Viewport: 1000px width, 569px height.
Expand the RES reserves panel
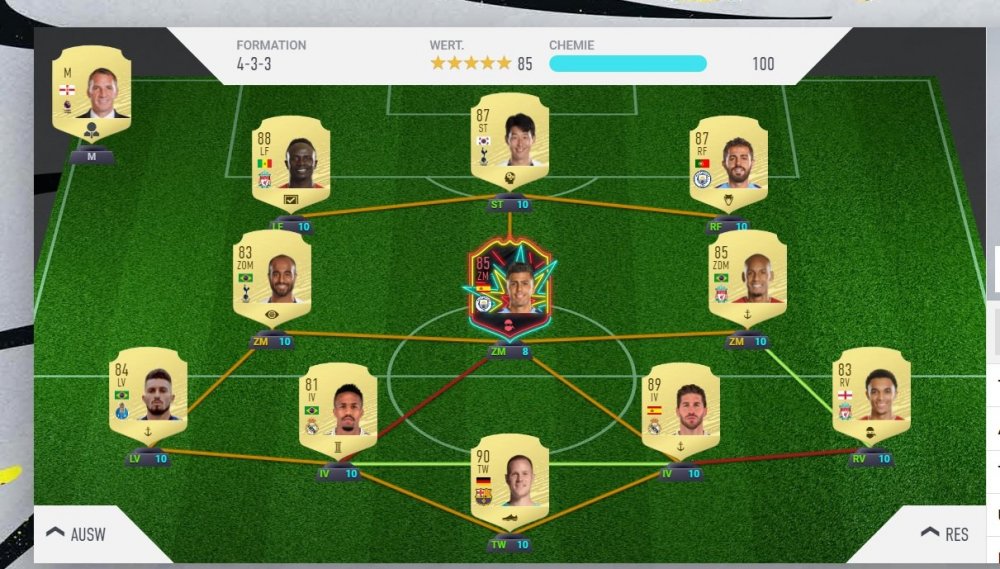(944, 534)
